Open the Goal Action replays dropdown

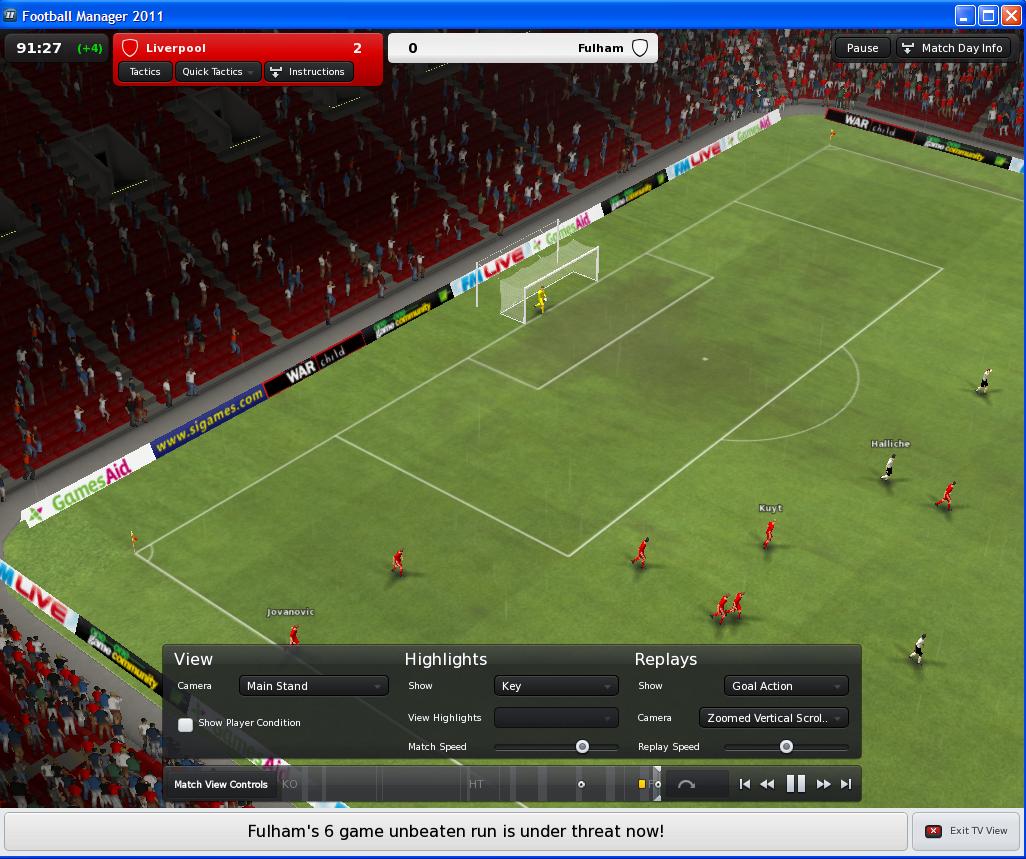coord(786,686)
